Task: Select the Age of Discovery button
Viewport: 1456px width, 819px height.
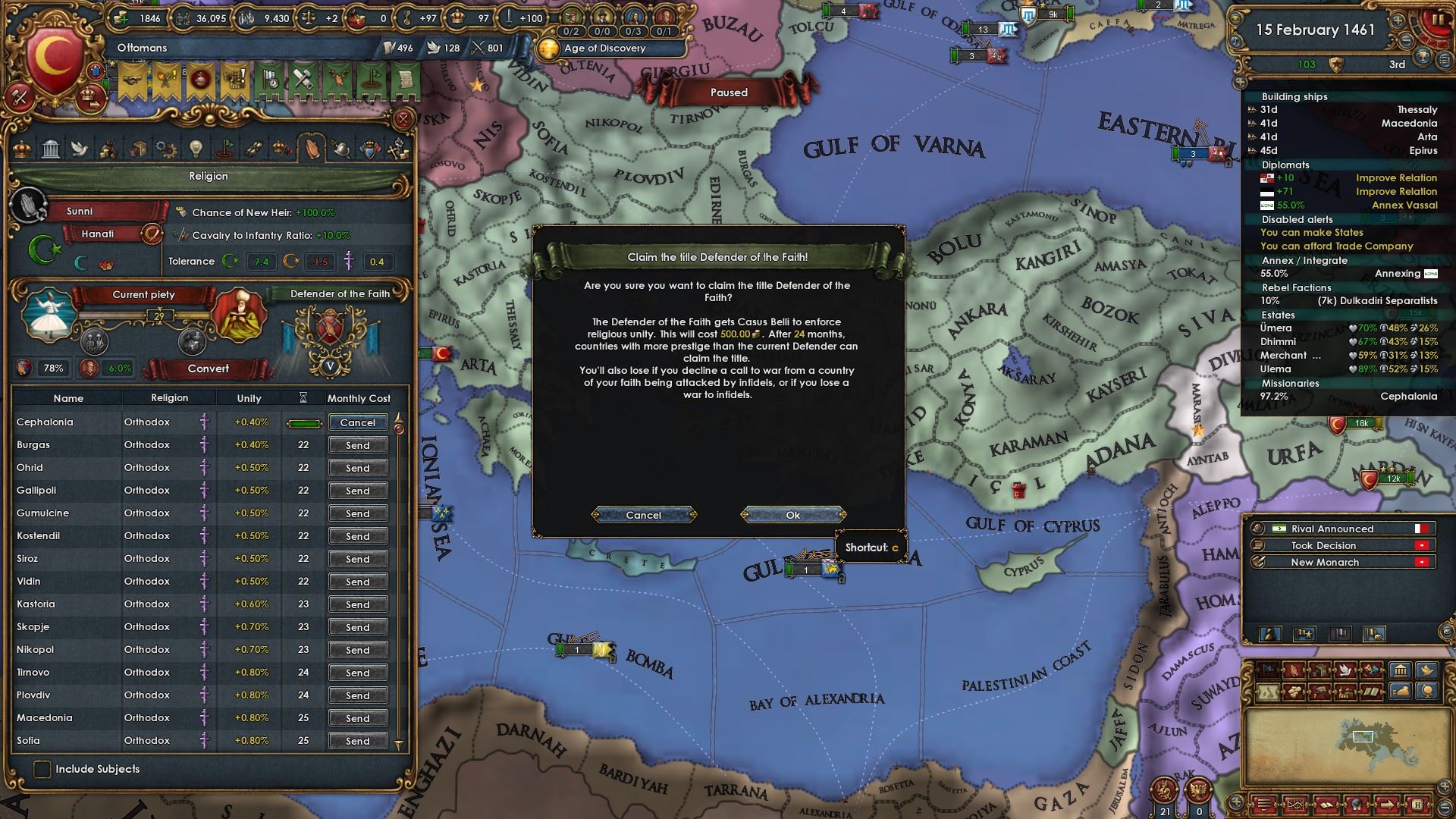Action: (604, 48)
